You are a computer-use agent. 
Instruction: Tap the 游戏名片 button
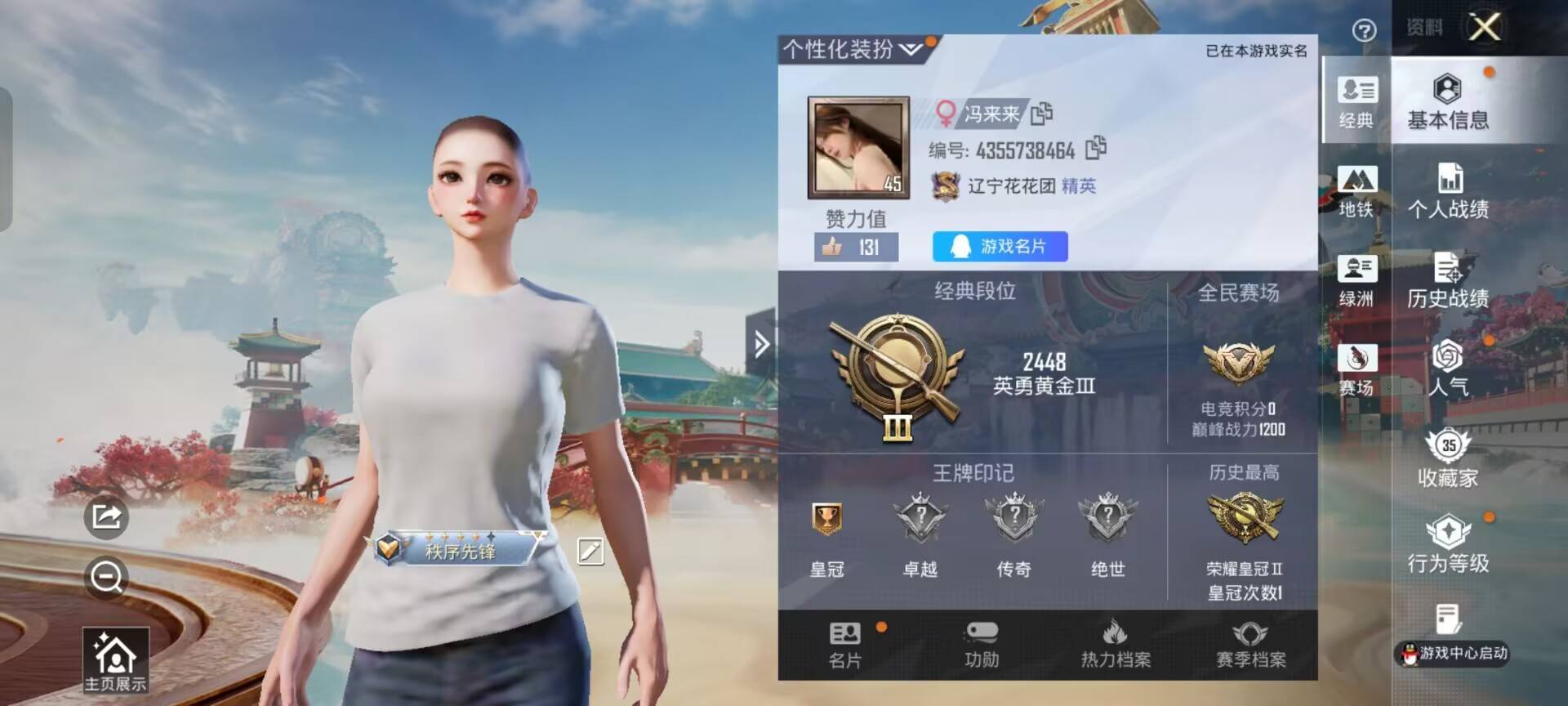point(998,247)
